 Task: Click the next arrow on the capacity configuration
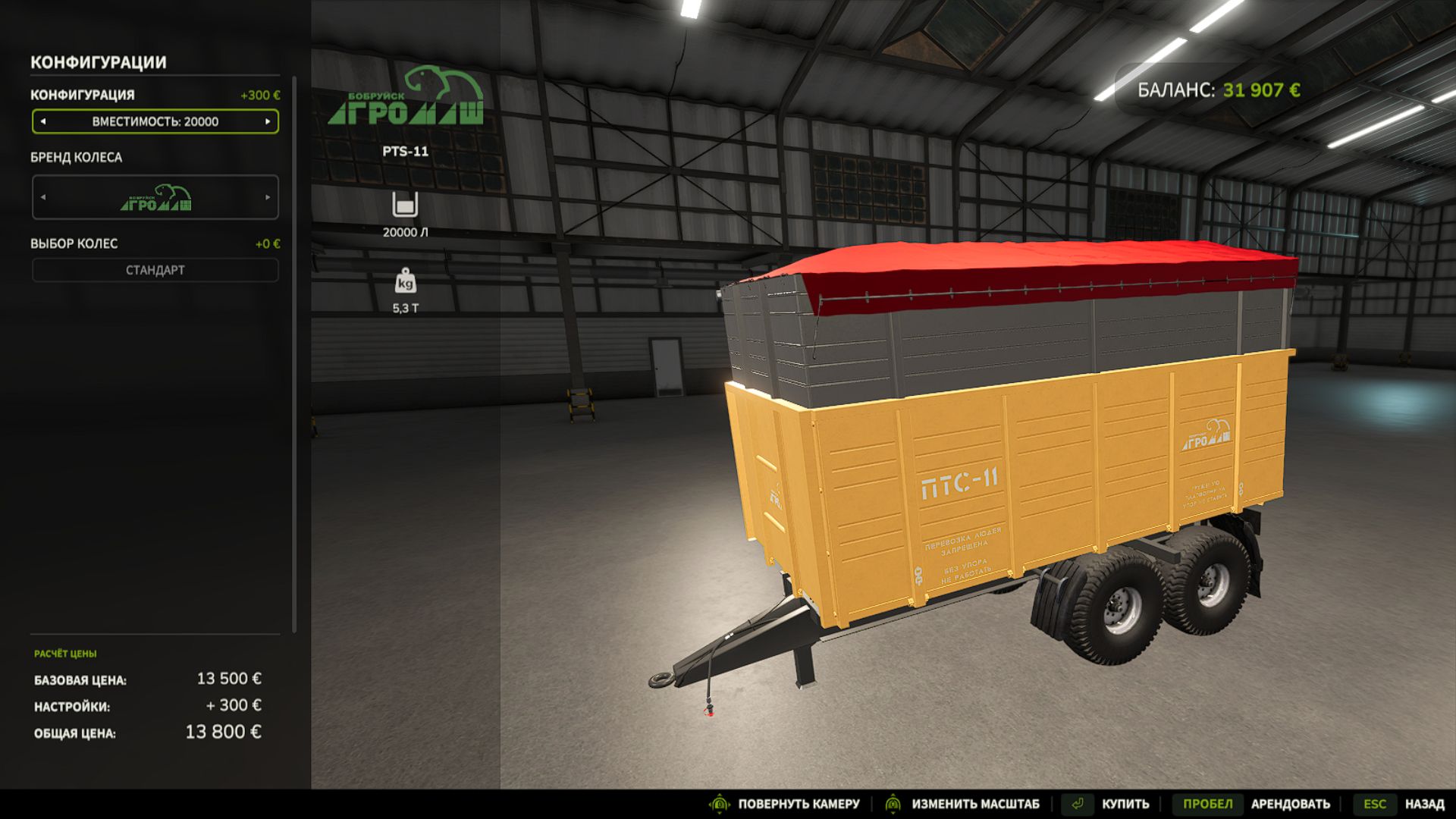(x=268, y=121)
